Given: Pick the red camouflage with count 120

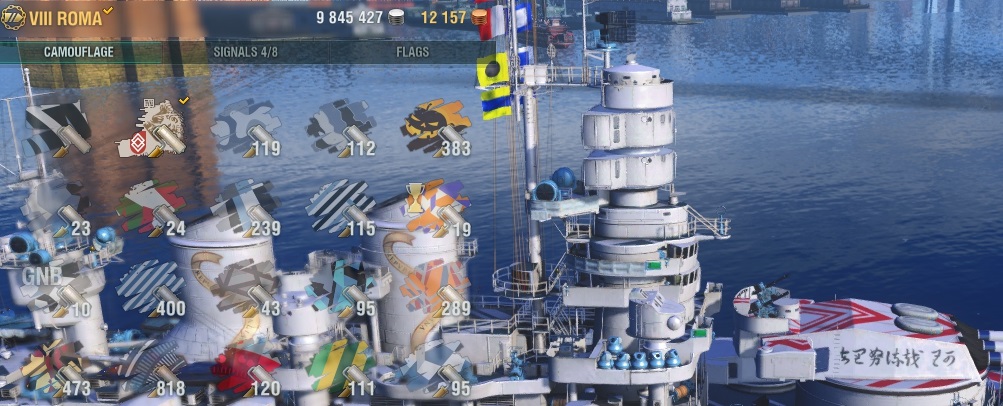Looking at the screenshot, I should [x=246, y=369].
